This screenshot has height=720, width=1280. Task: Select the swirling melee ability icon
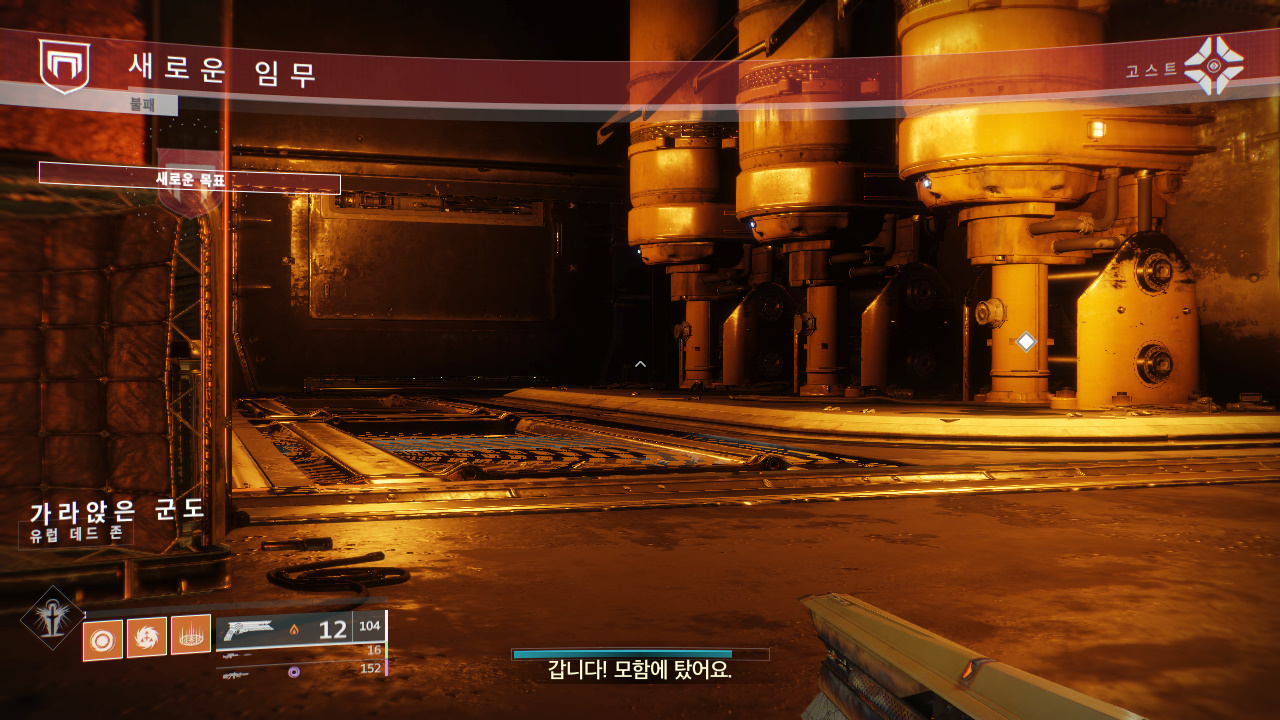147,637
